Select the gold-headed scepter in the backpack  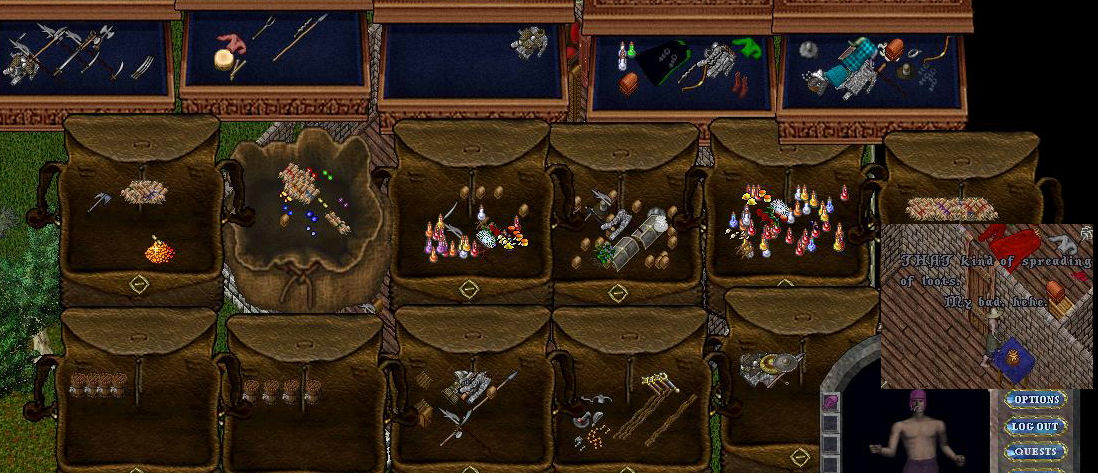coord(658,381)
